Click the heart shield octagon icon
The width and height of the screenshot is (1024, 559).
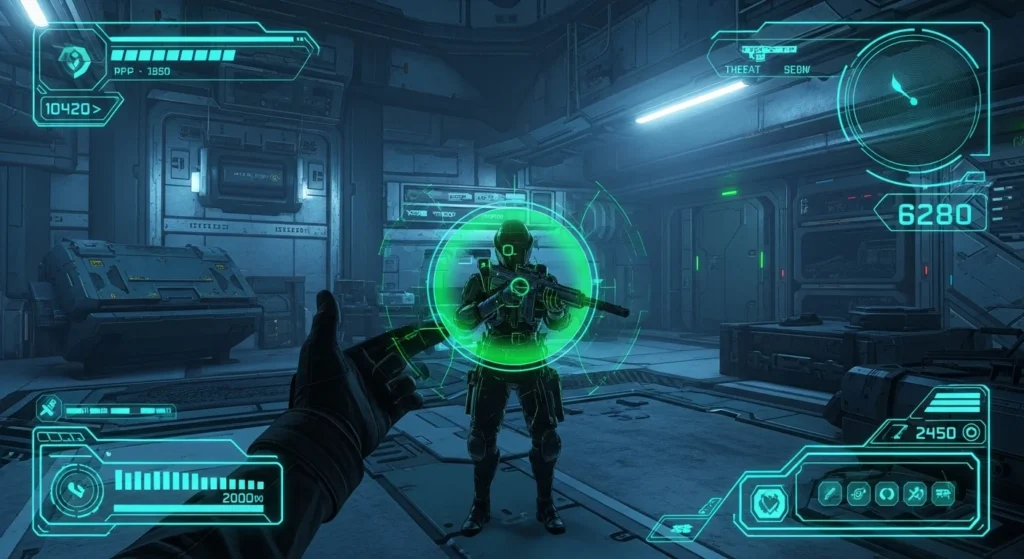click(x=767, y=497)
